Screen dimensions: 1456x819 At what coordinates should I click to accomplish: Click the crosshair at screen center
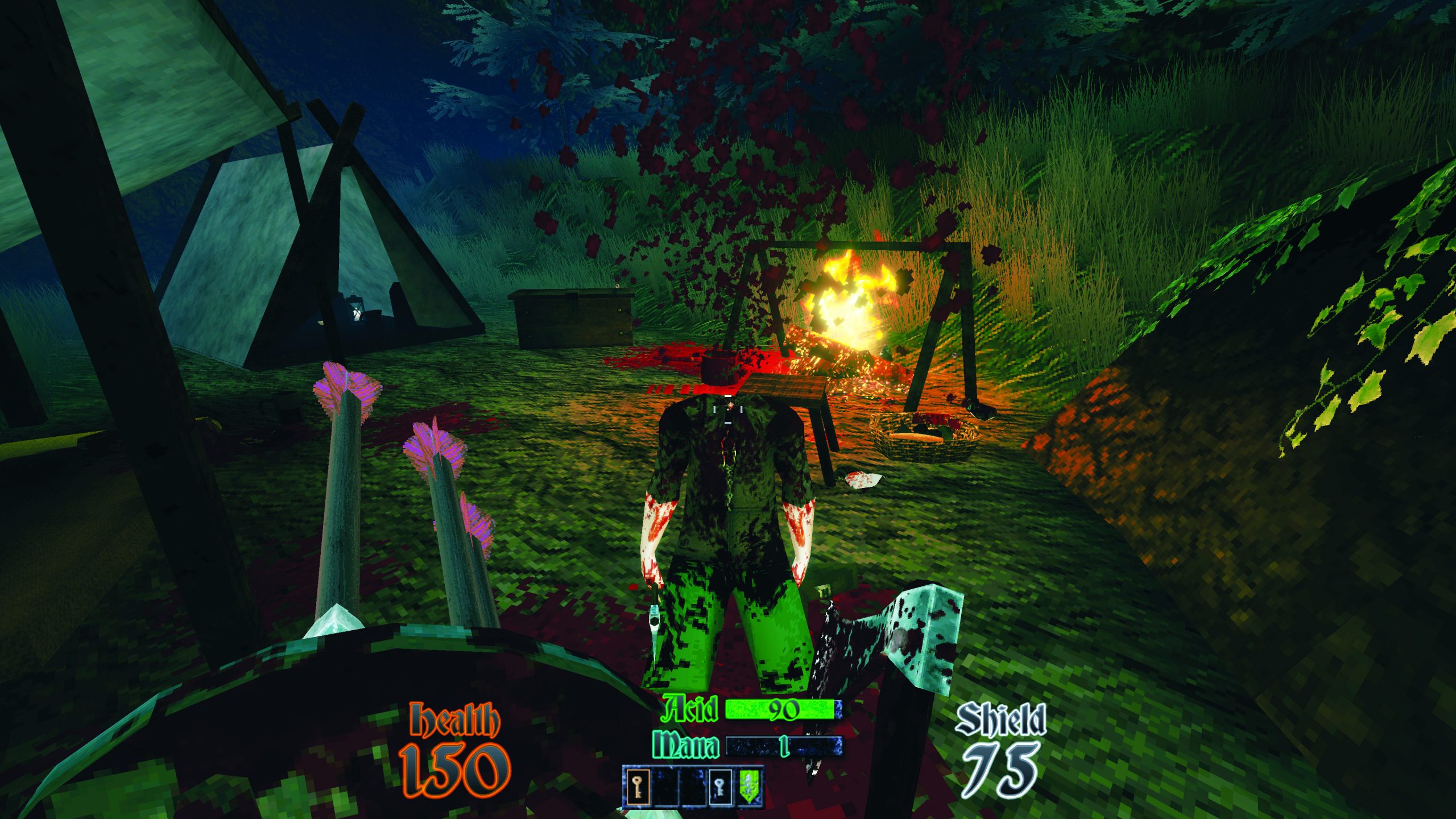(x=728, y=409)
